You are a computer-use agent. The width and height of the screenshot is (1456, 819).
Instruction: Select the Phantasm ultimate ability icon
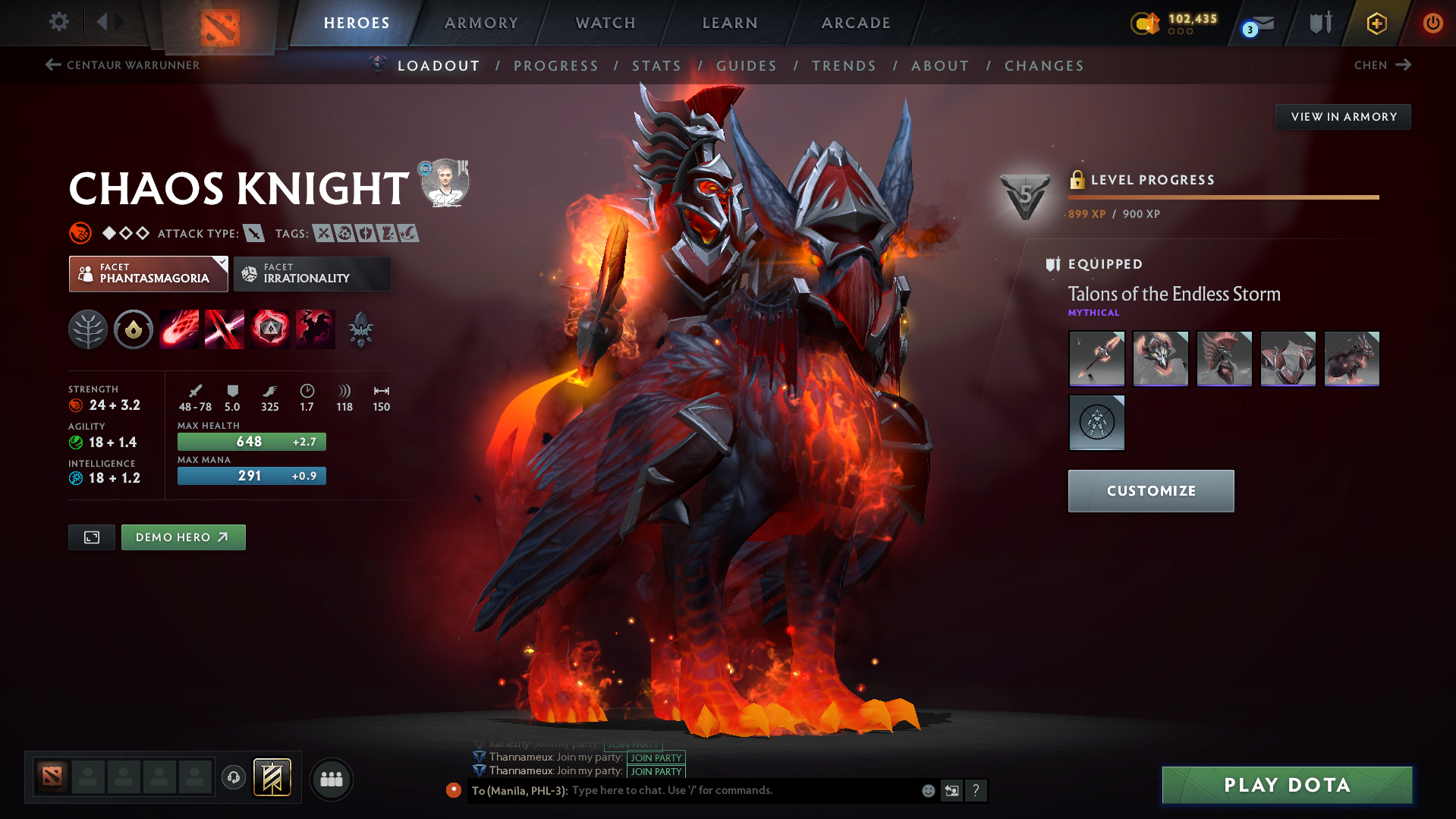[315, 329]
